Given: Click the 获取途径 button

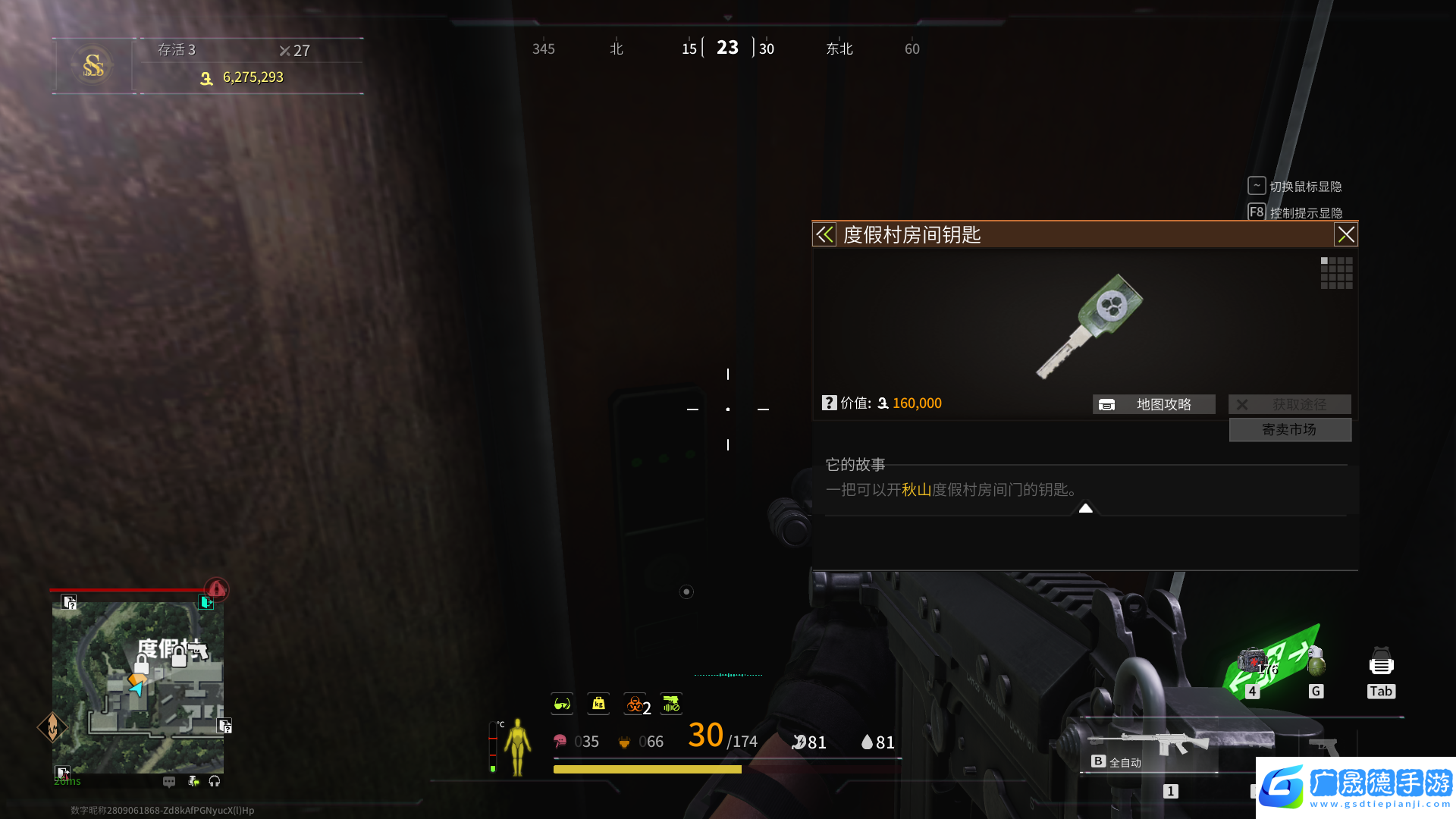Looking at the screenshot, I should click(x=1289, y=404).
